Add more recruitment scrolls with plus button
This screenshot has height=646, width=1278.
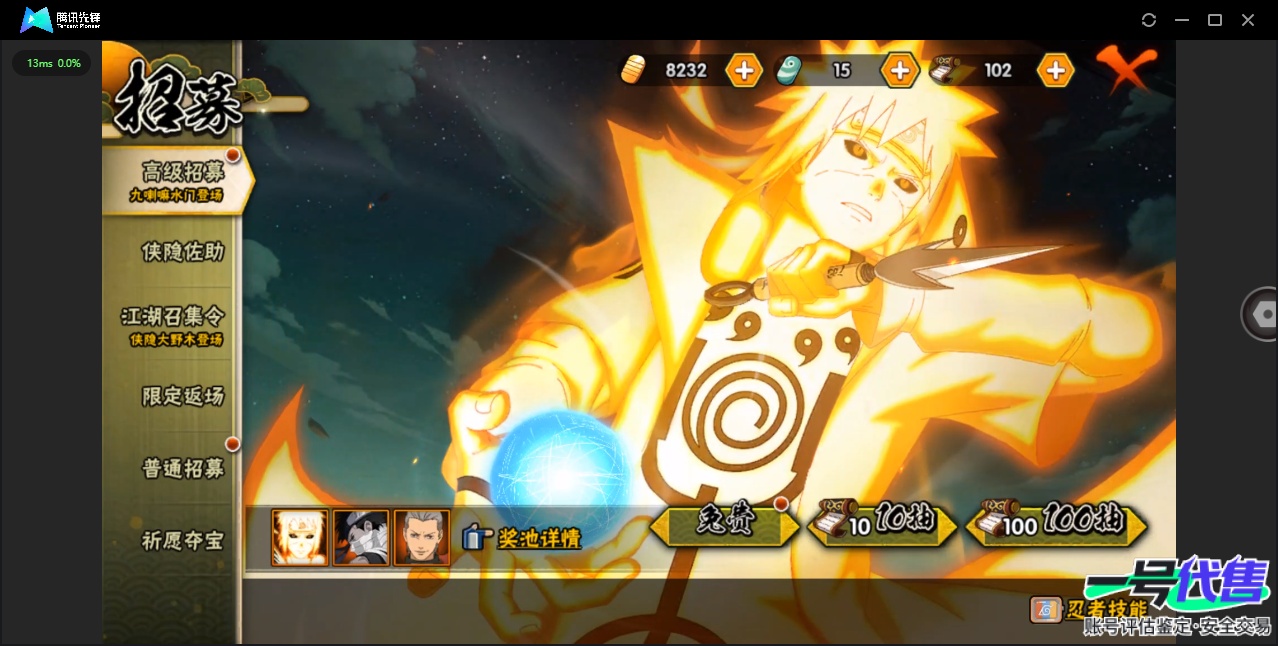tap(1055, 70)
